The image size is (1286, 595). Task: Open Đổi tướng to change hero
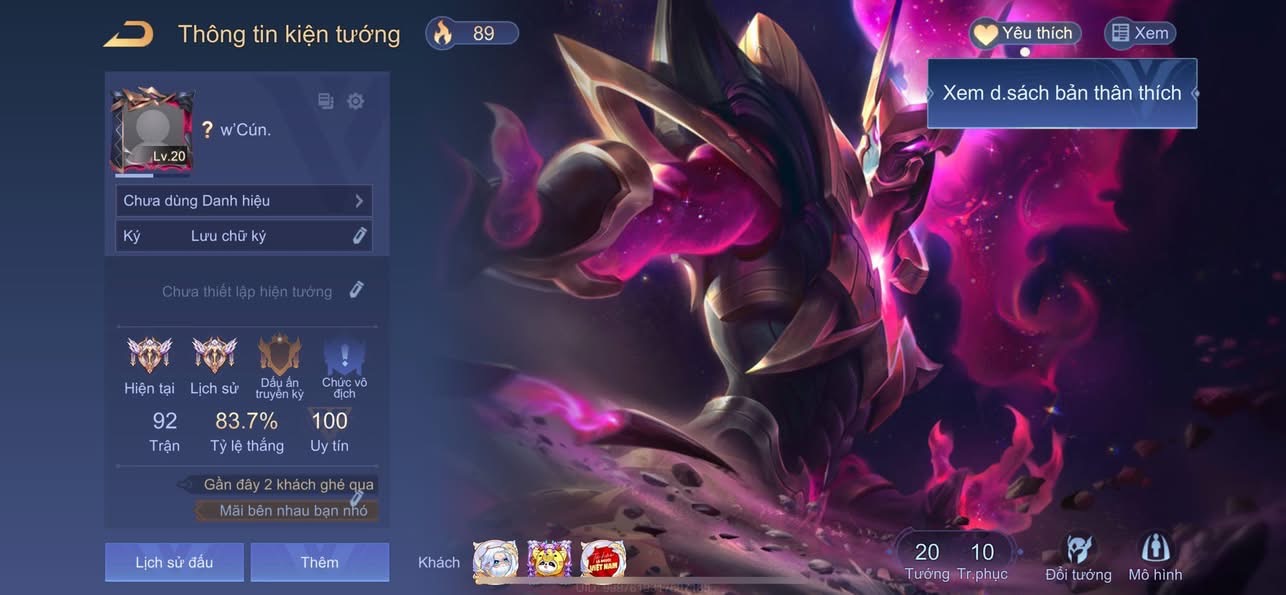tap(1078, 558)
